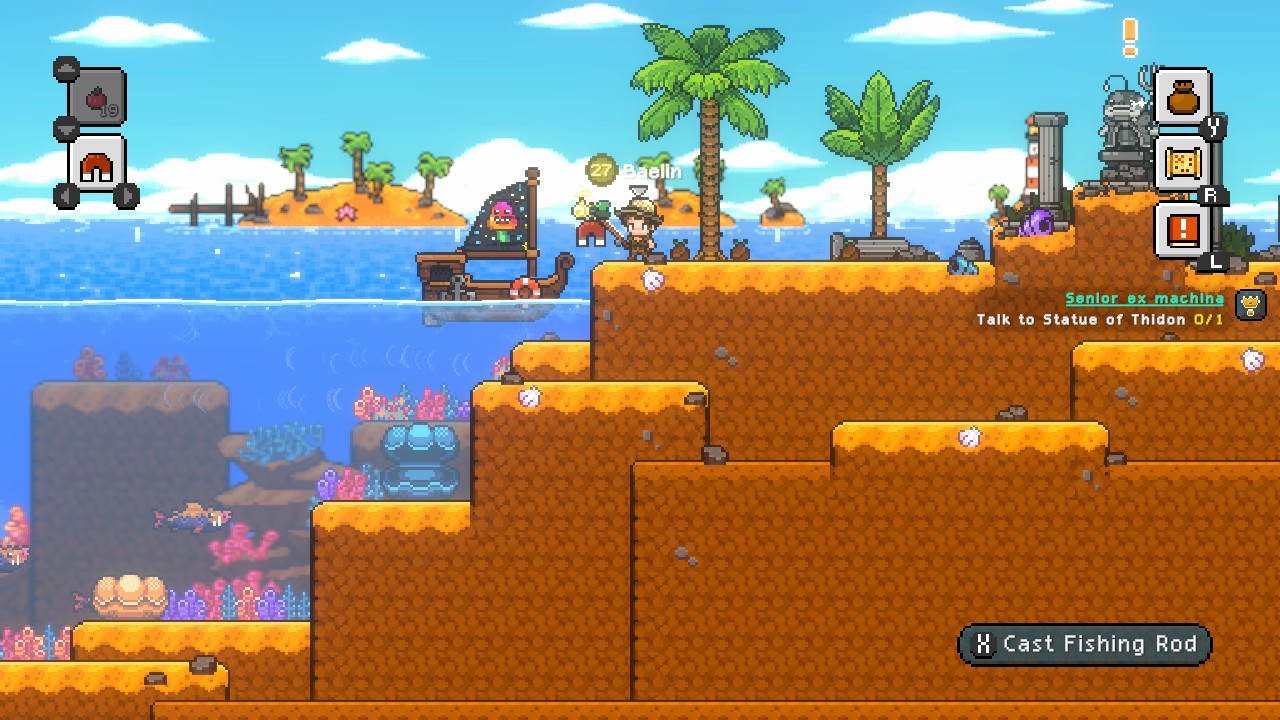
Task: Switch tool with the left arrow button
Action: tap(66, 196)
